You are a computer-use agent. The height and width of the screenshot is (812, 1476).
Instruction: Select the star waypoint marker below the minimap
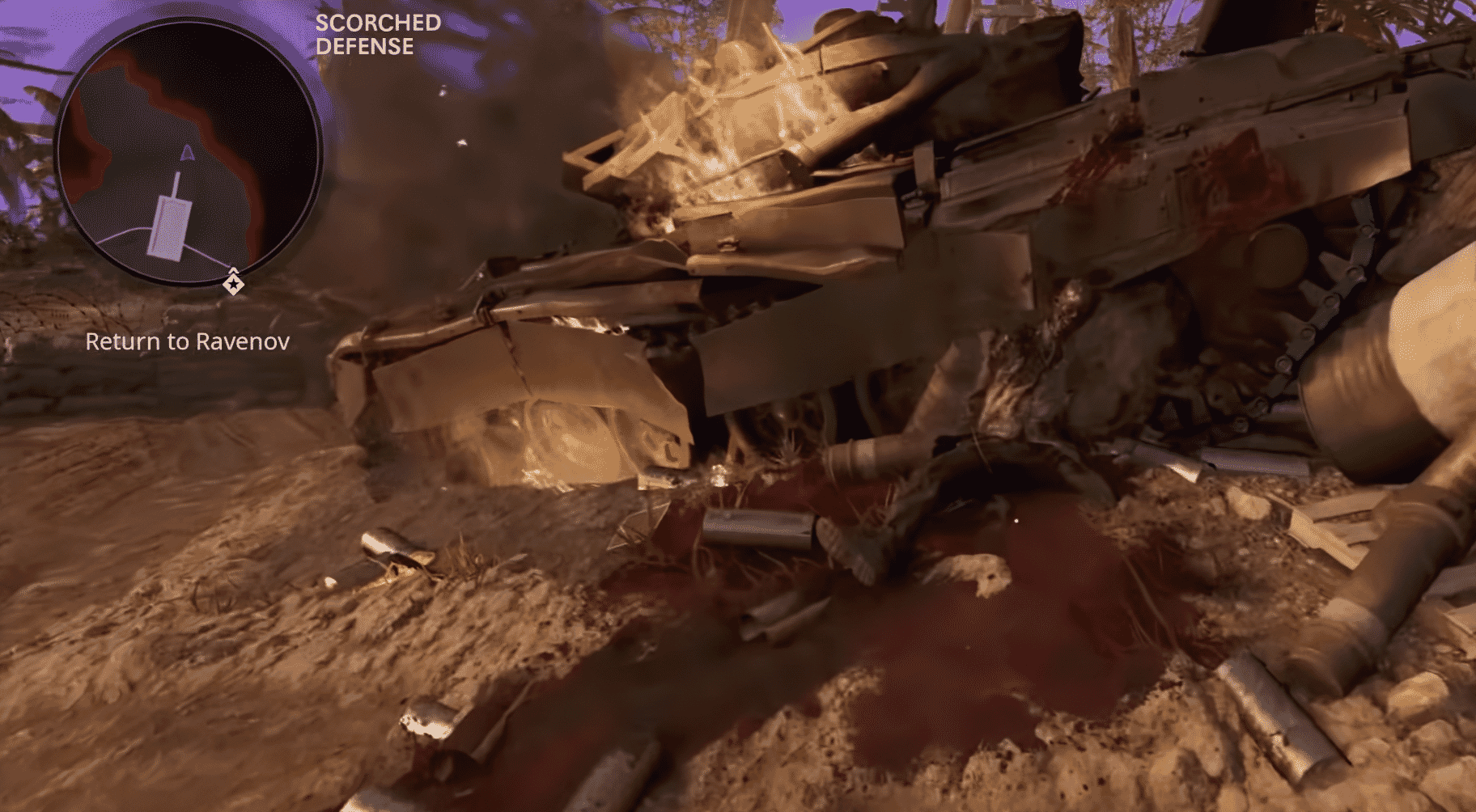click(x=235, y=283)
